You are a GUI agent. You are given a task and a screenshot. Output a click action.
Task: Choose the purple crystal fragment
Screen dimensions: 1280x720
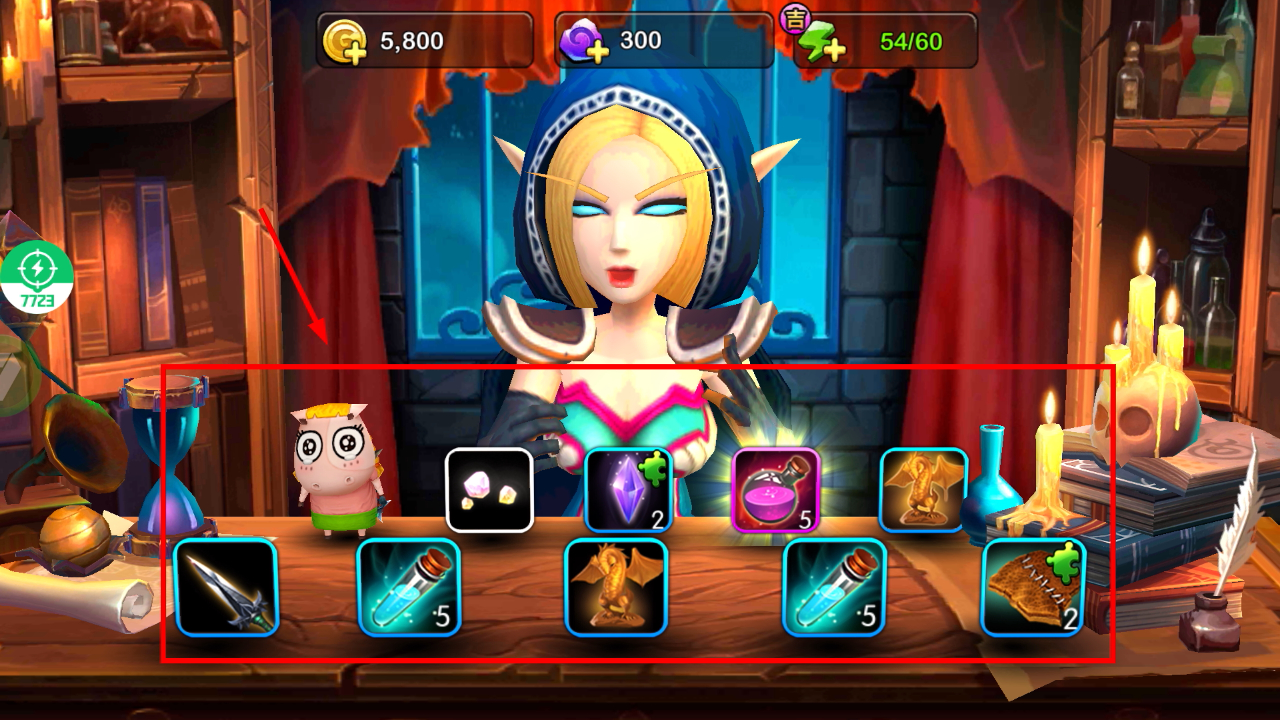pyautogui.click(x=628, y=489)
